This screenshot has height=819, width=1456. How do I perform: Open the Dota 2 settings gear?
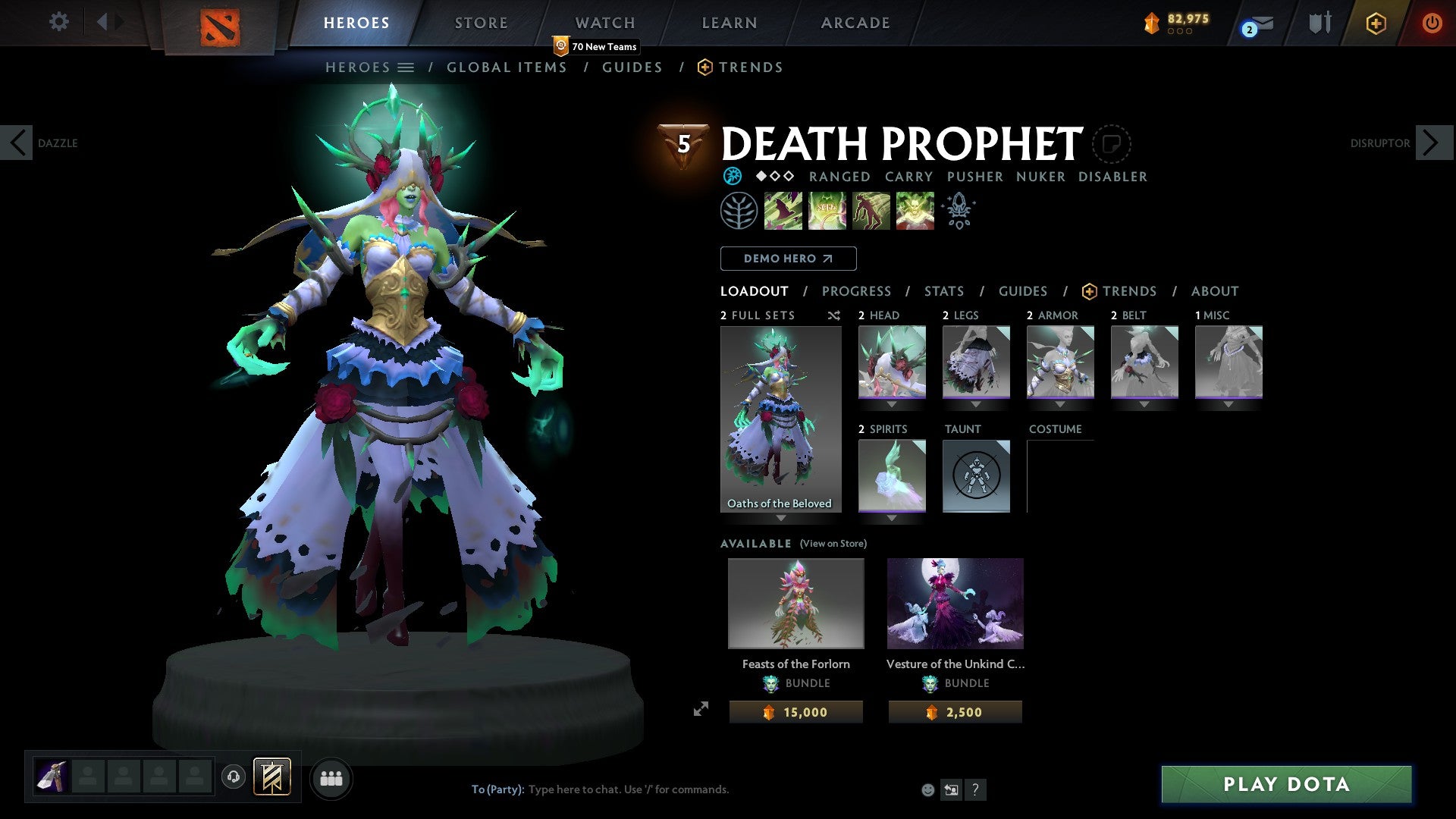58,22
